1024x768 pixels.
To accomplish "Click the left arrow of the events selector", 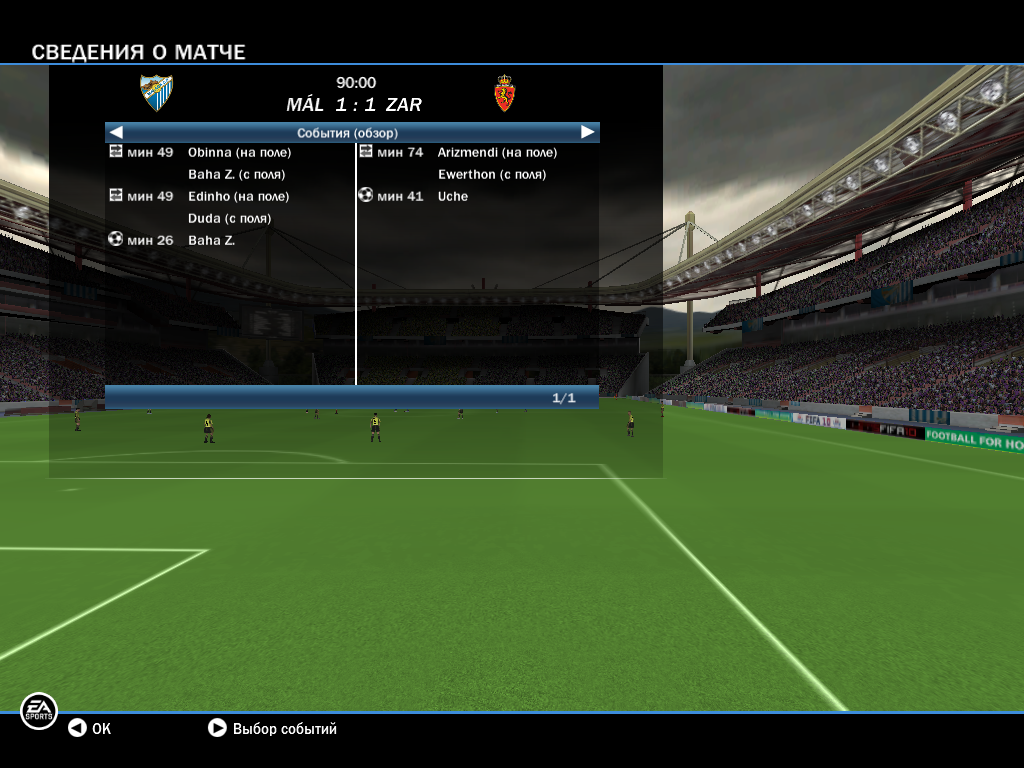I will [116, 132].
